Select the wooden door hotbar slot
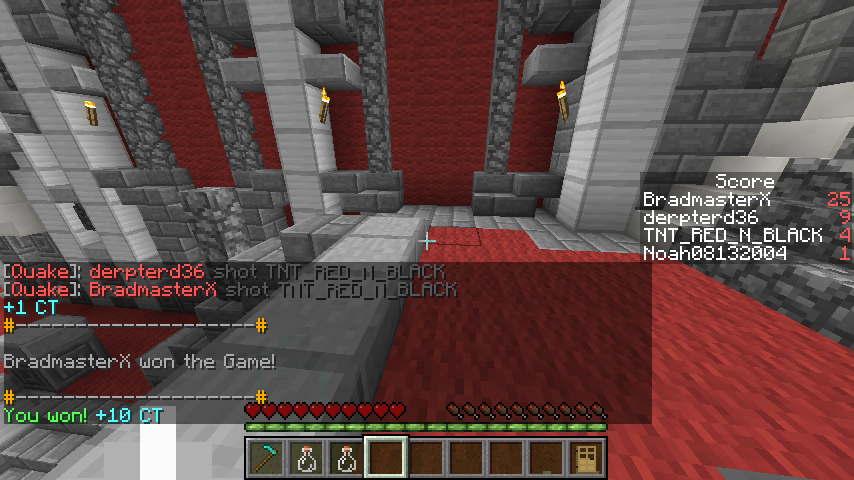The width and height of the screenshot is (854, 480). (x=585, y=458)
